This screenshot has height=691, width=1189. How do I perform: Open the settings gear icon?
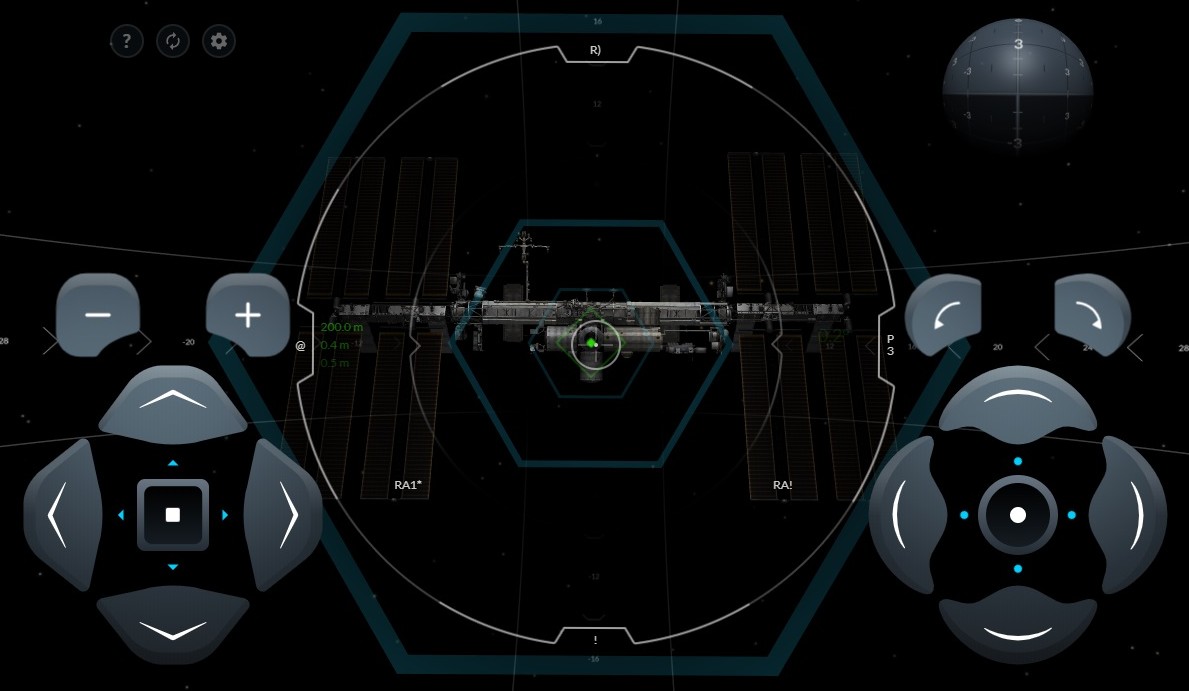pyautogui.click(x=219, y=41)
